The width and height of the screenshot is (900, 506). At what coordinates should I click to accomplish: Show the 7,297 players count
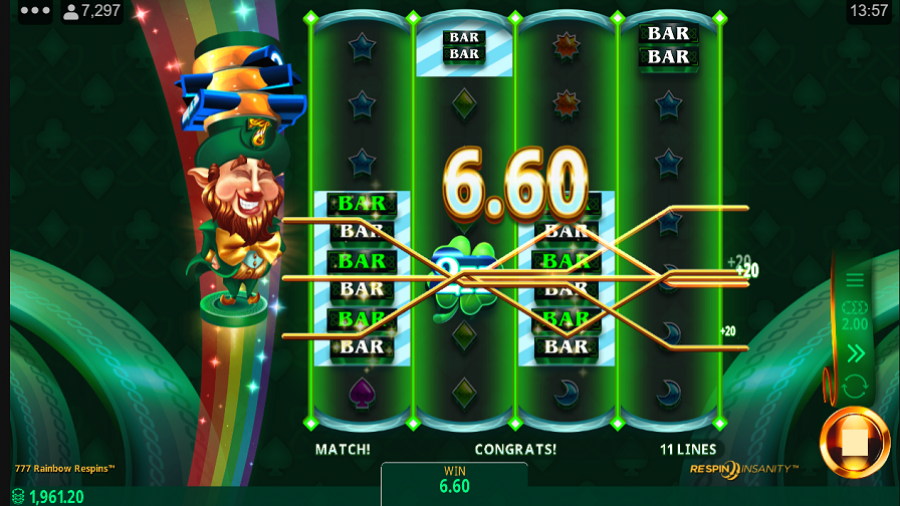[92, 11]
